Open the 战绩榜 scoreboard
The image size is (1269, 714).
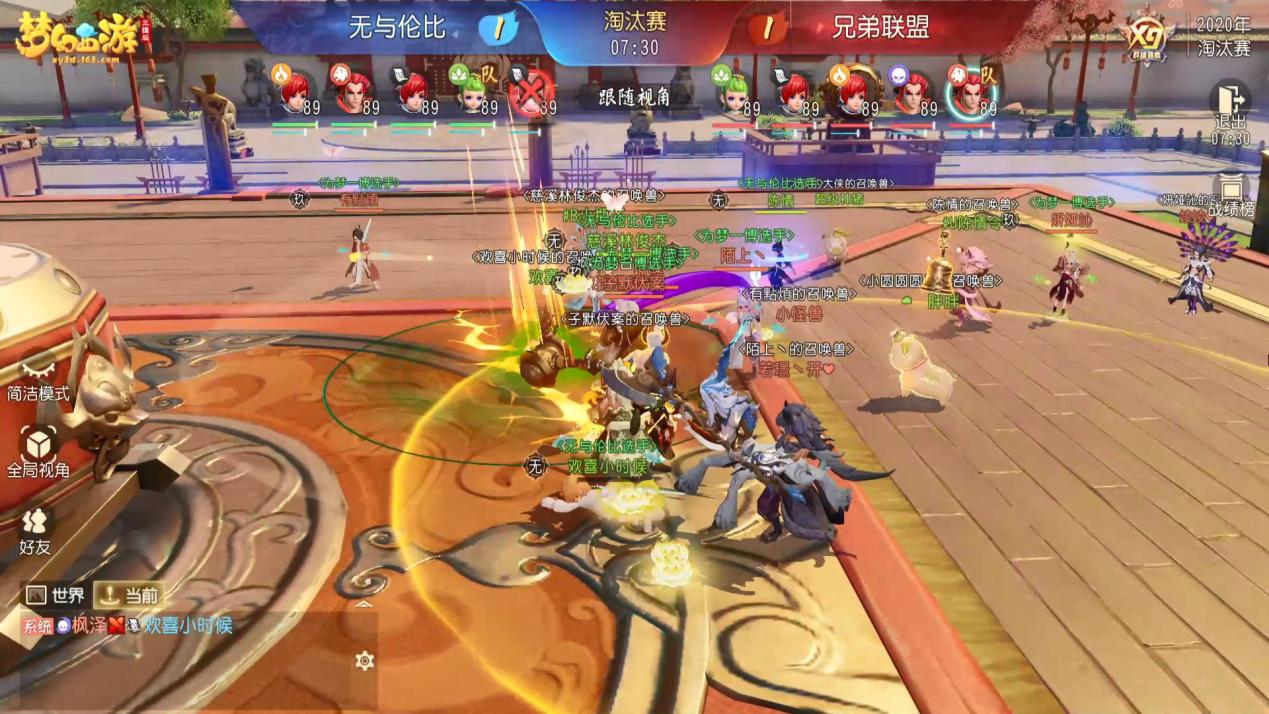[x=1230, y=196]
